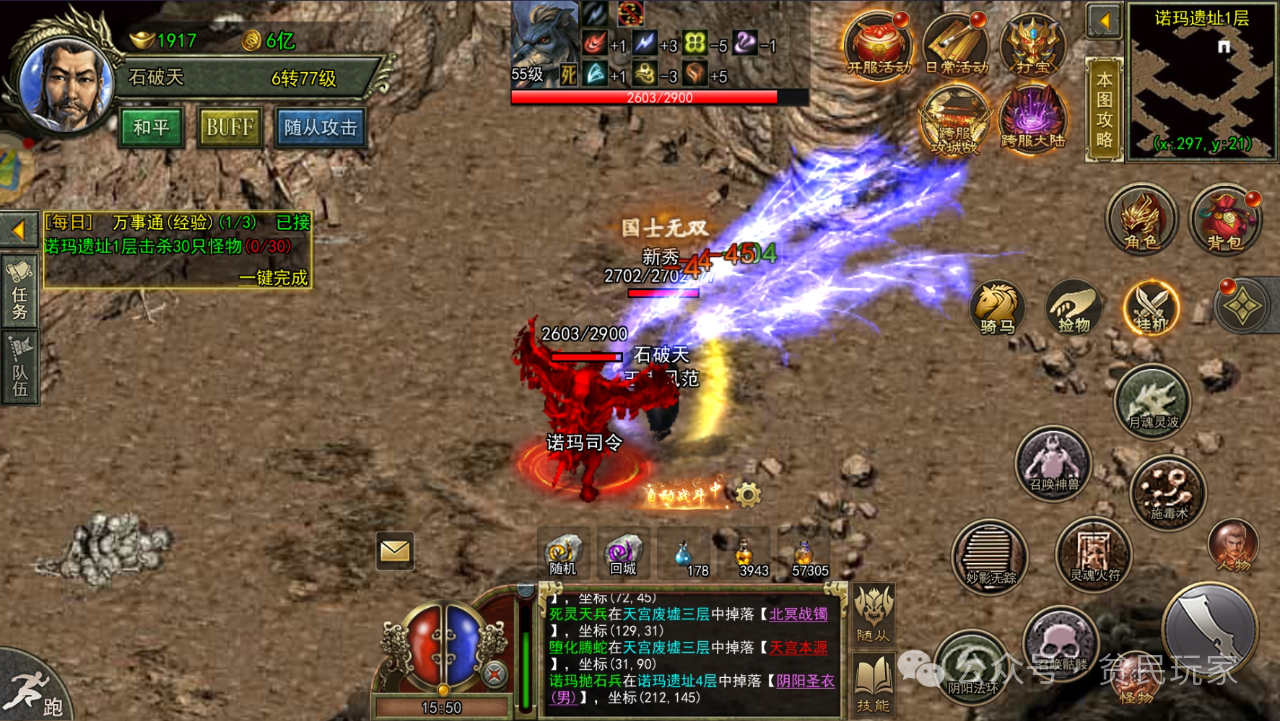1280x721 pixels.
Task: Switch to the 队伍 team tab
Action: (x=20, y=368)
